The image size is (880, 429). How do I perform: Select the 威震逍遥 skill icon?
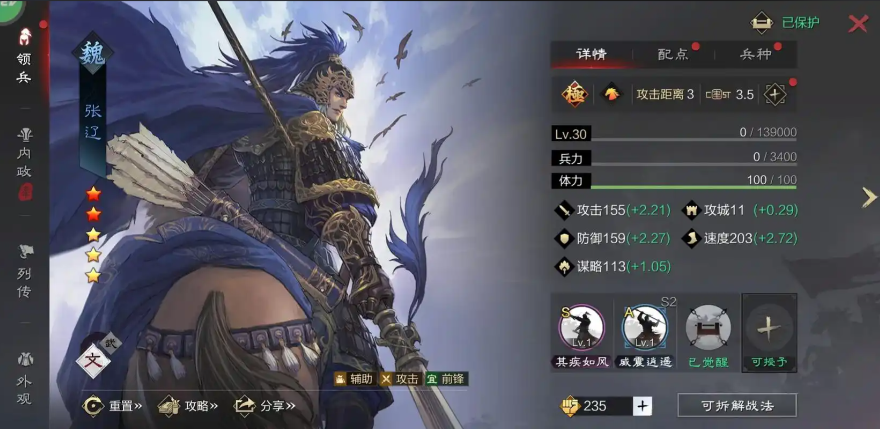[644, 328]
